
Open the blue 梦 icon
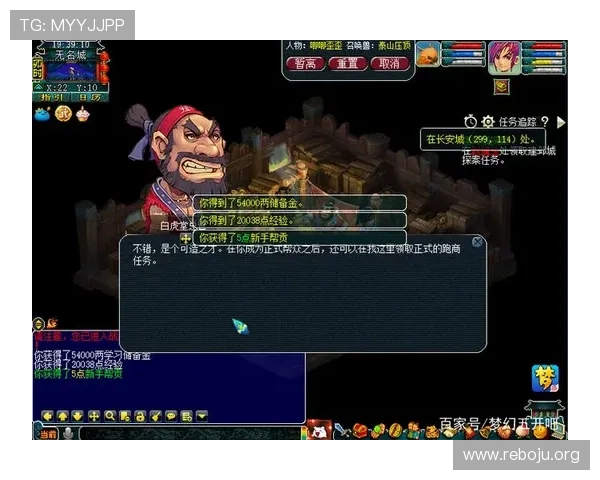[545, 379]
